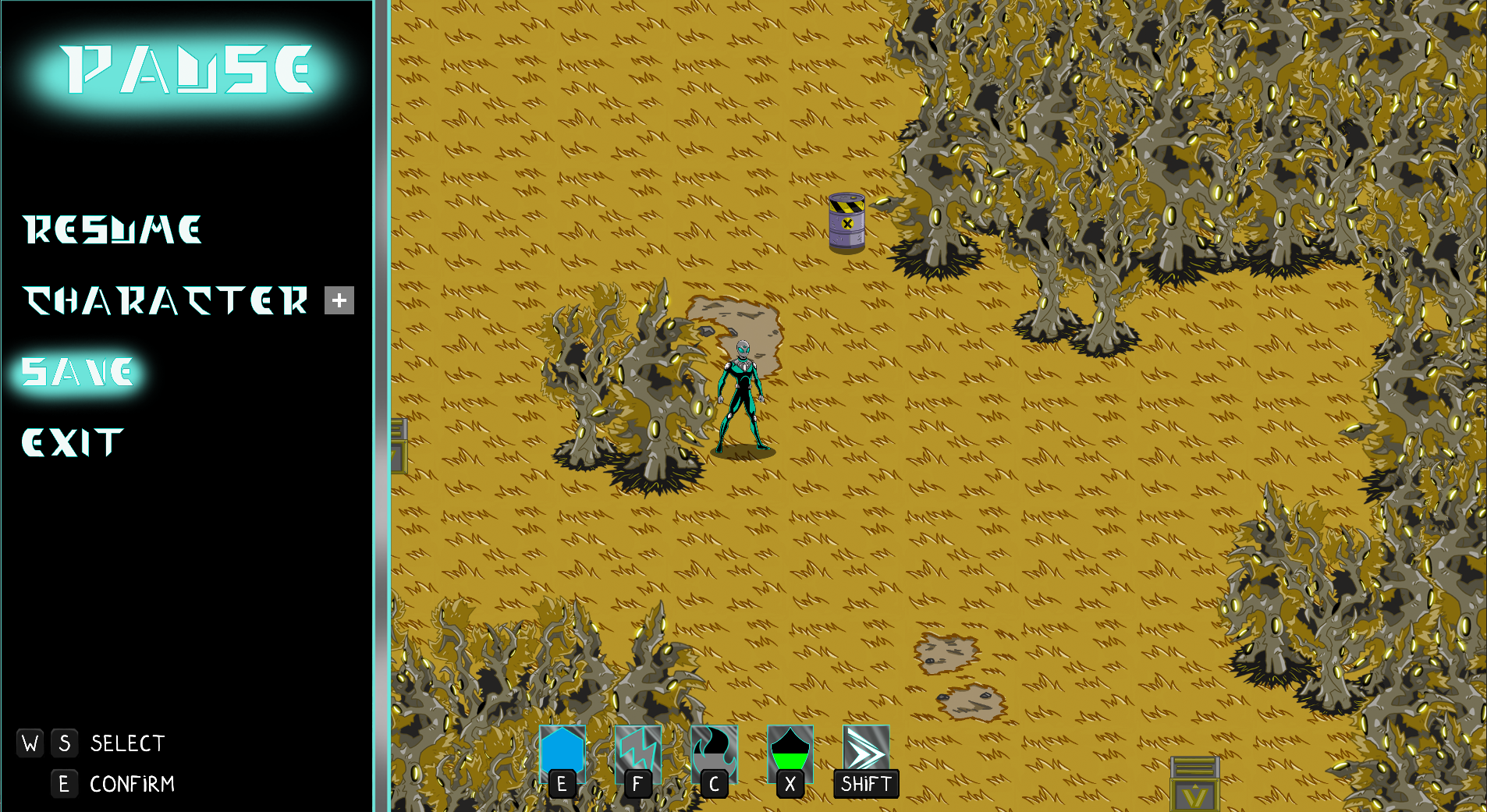The image size is (1487, 812).
Task: Select EXIT from the pause menu
Action: tap(72, 442)
